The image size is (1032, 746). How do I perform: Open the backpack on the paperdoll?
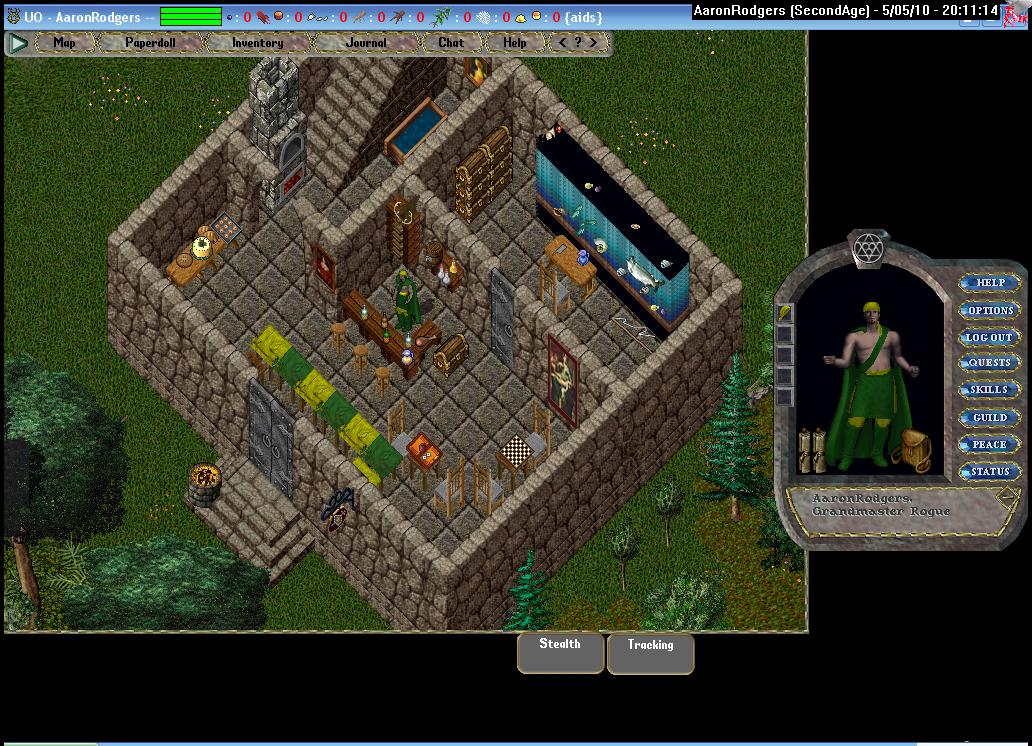[x=912, y=452]
